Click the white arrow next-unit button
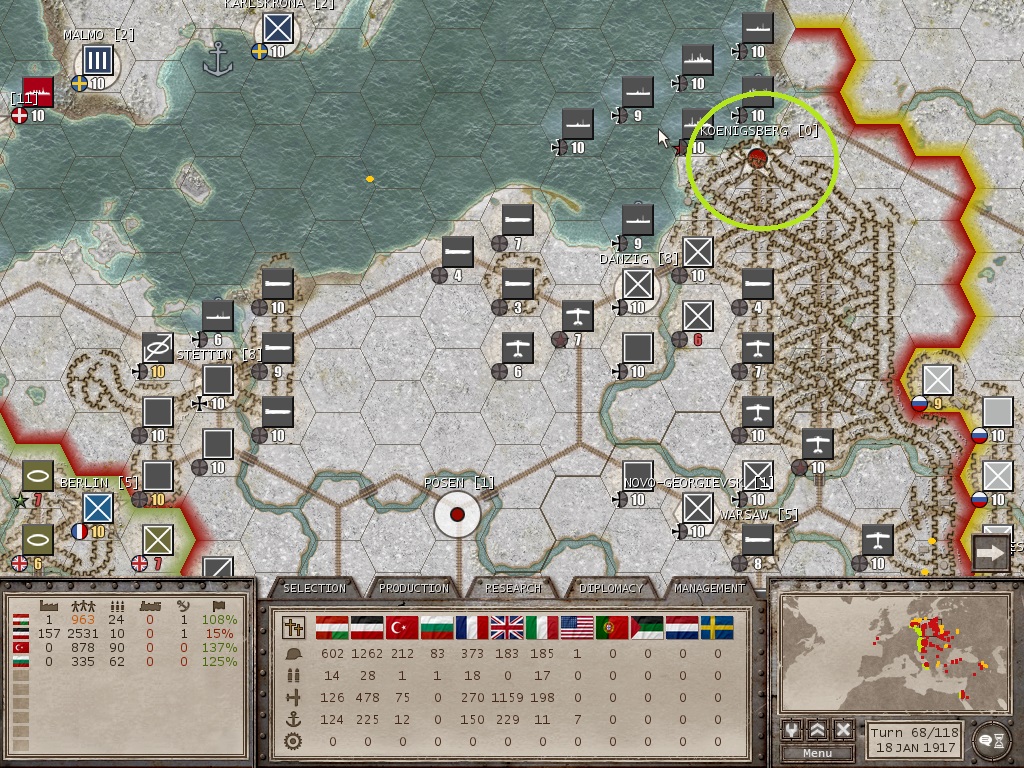This screenshot has width=1024, height=768. pyautogui.click(x=991, y=551)
